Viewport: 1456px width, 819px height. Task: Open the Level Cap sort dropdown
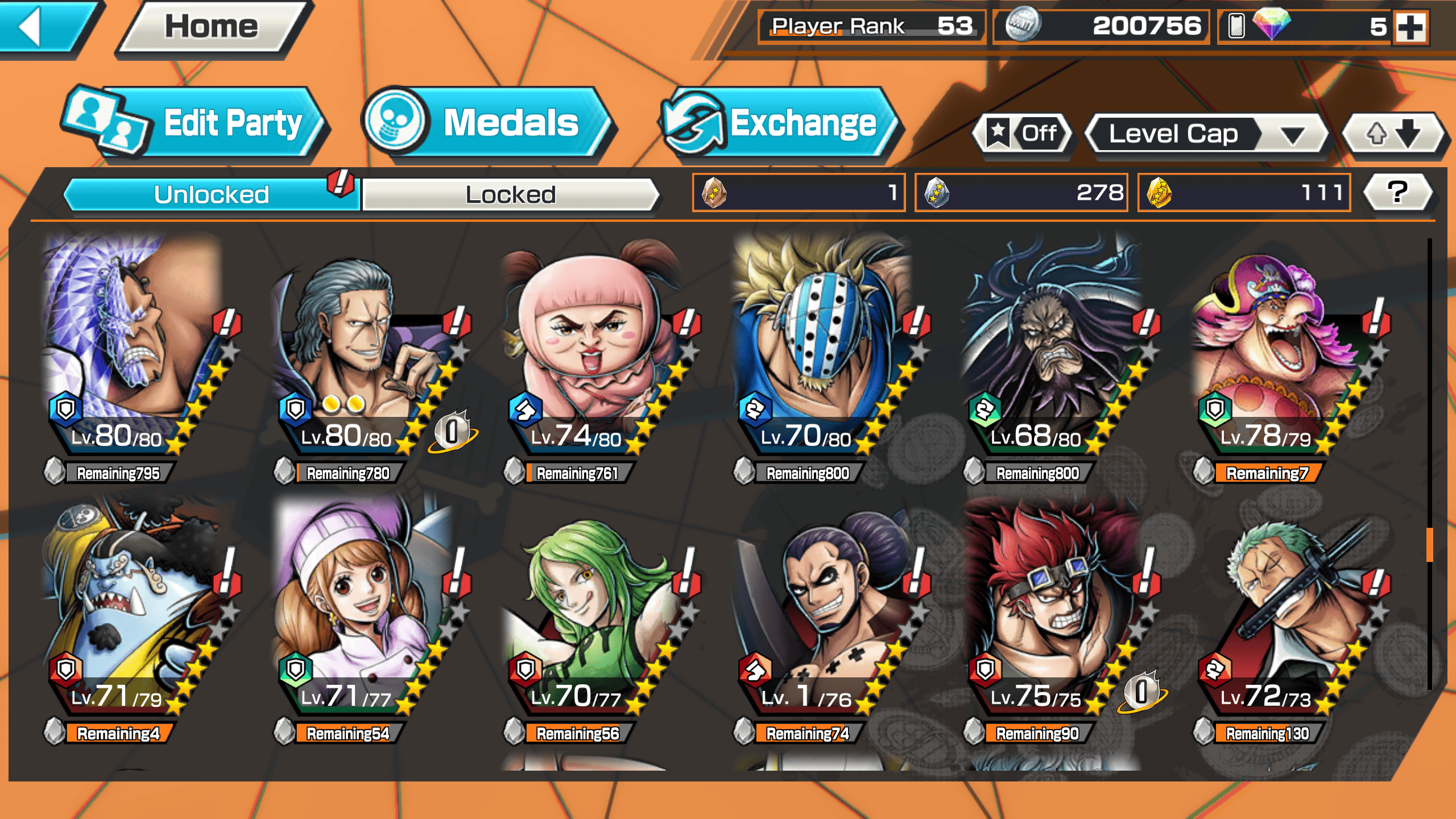click(1206, 134)
